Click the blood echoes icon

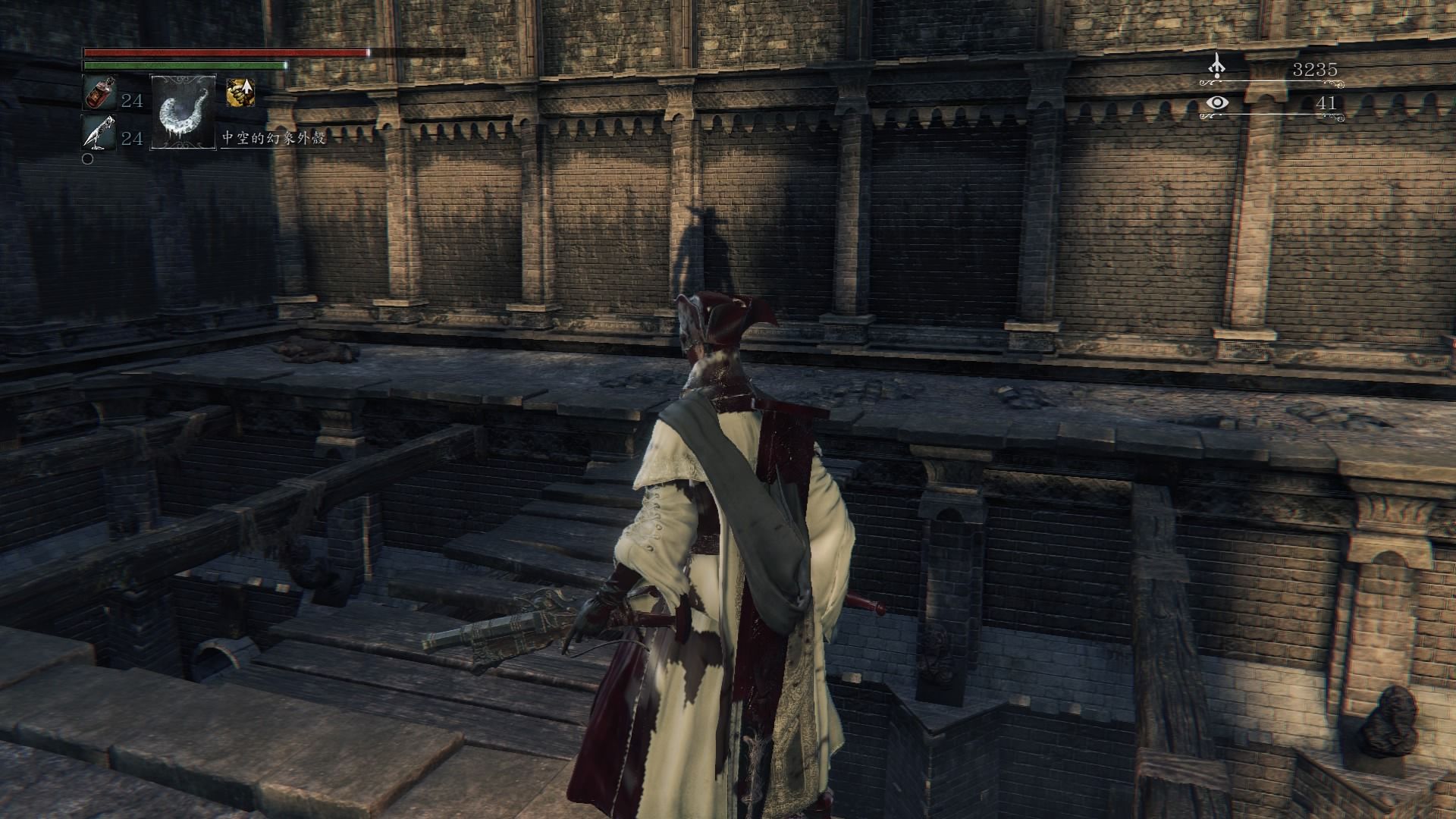[1217, 66]
